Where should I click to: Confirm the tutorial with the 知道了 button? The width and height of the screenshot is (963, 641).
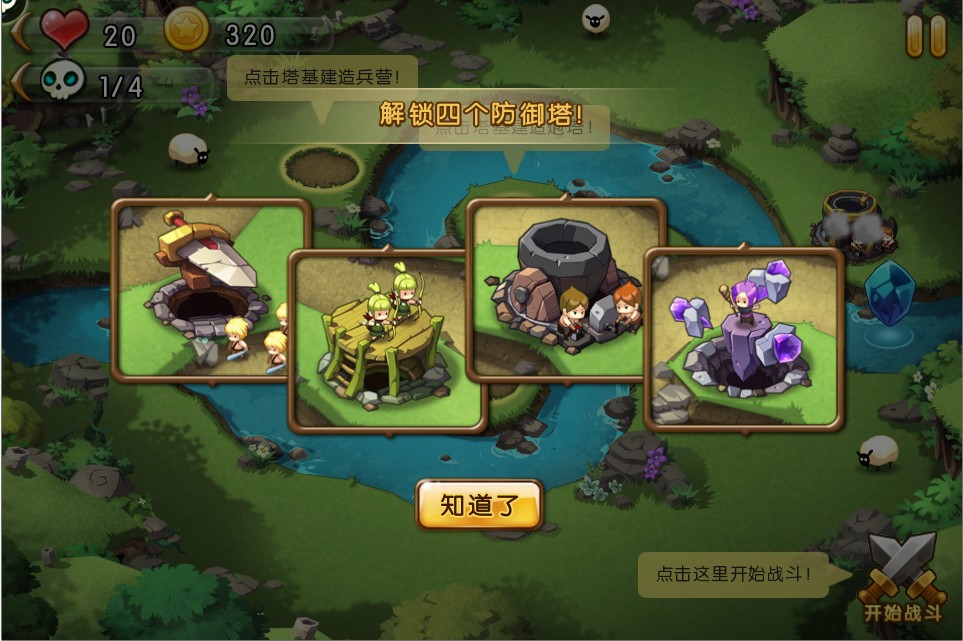(480, 505)
